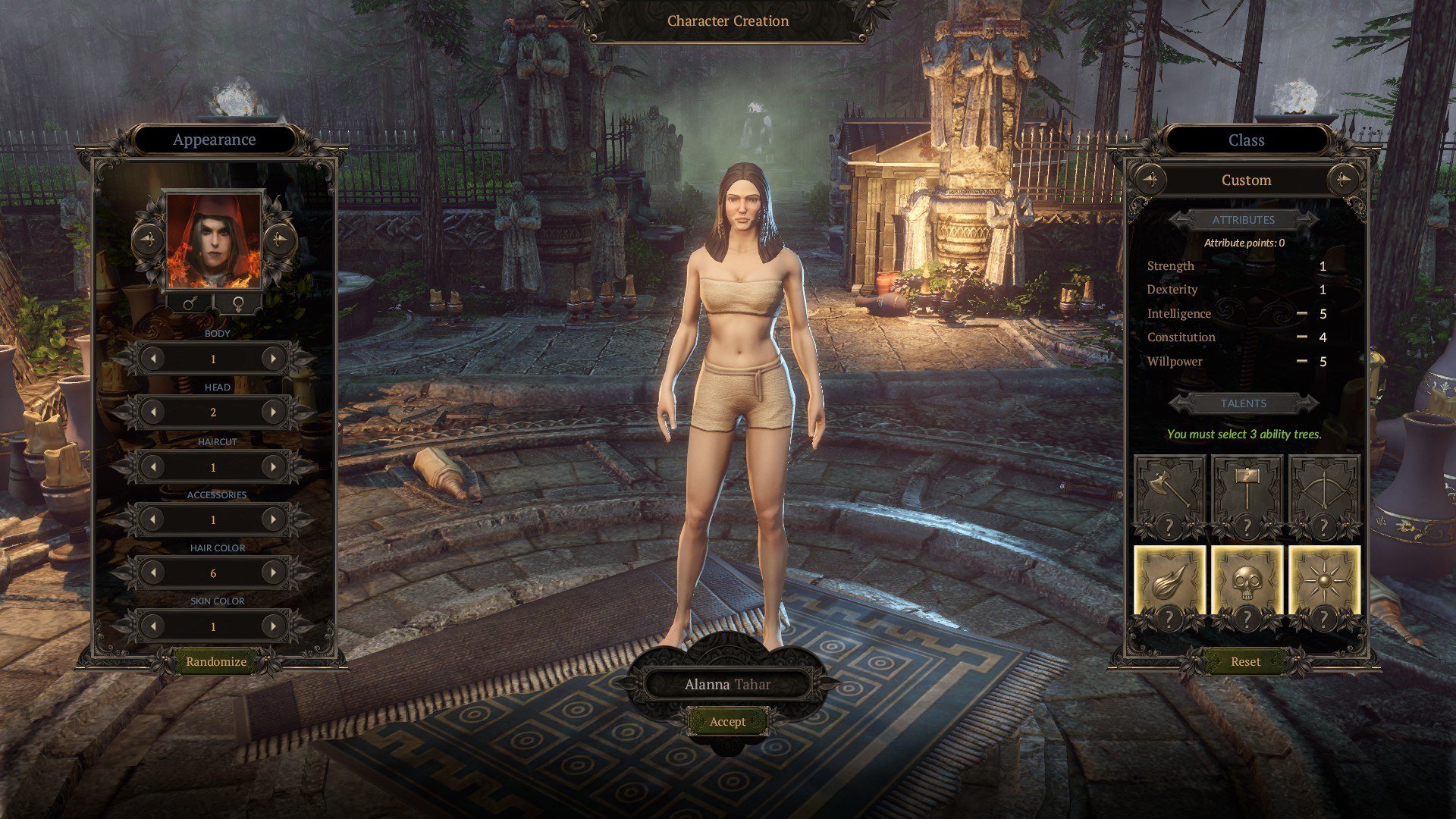Viewport: 1456px width, 819px height.
Task: Change to the next Skin Color
Action: click(x=272, y=626)
